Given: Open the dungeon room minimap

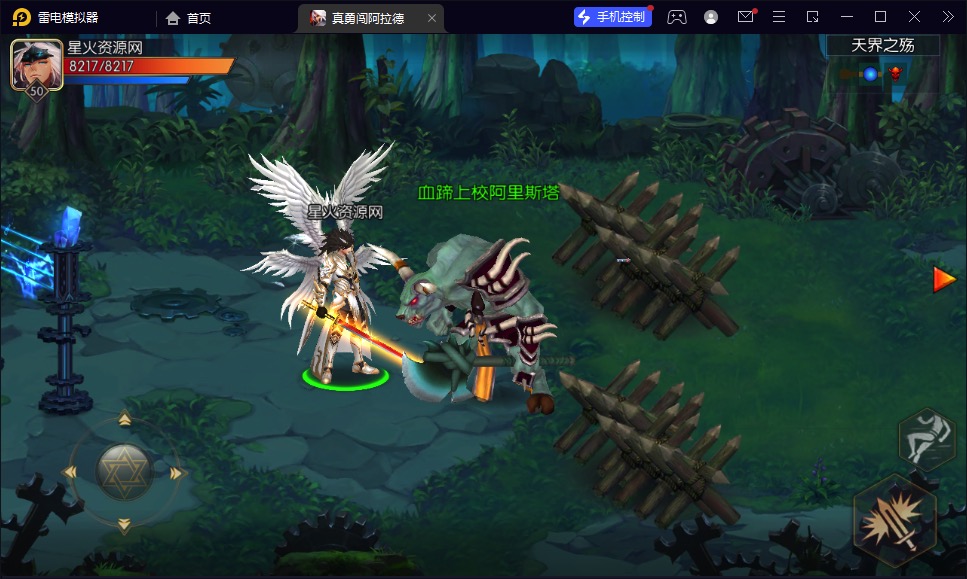Looking at the screenshot, I should coord(870,73).
